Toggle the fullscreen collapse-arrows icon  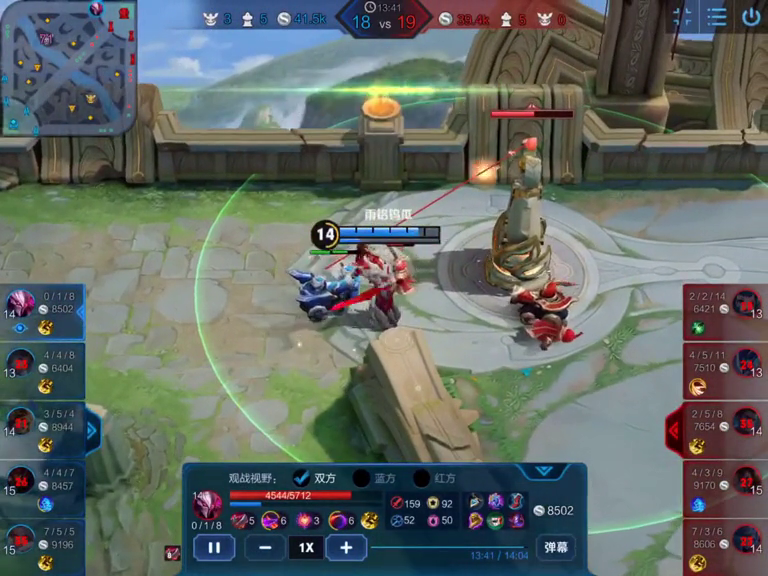pyautogui.click(x=682, y=16)
